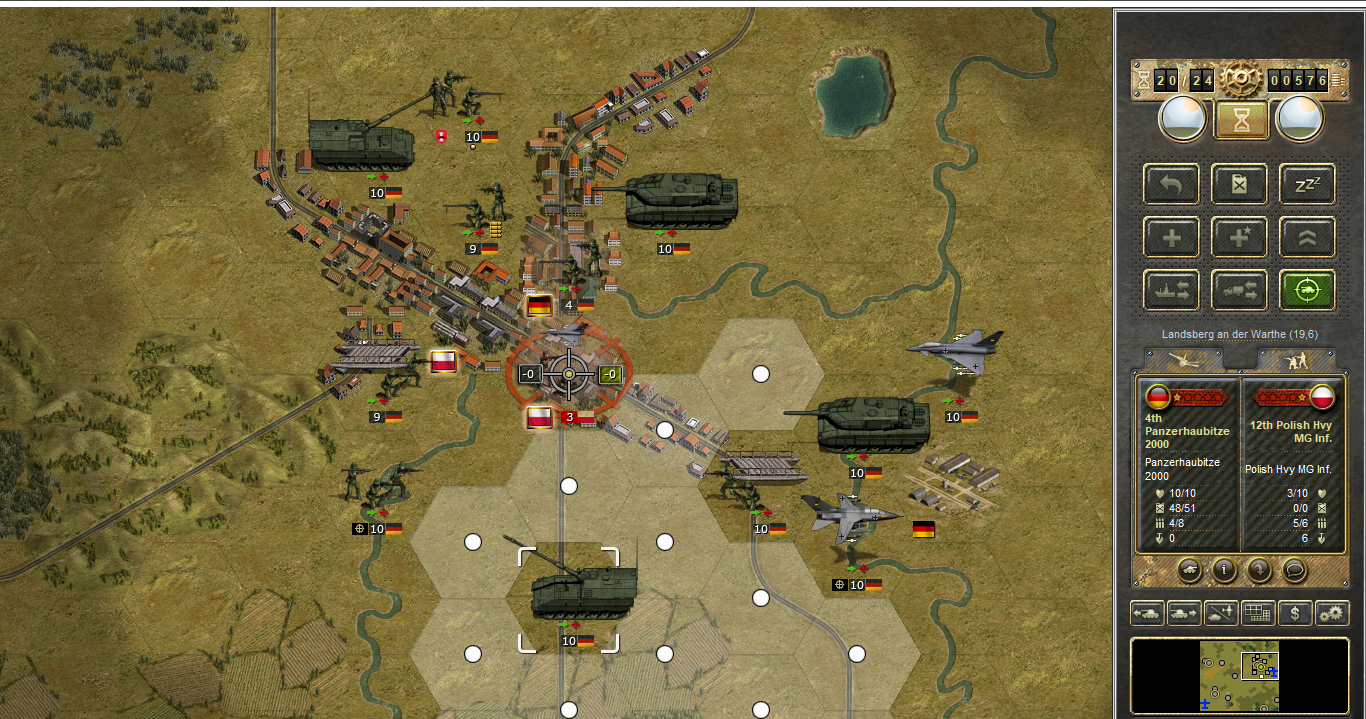
Task: Open game options with the gears button
Action: 1332,613
